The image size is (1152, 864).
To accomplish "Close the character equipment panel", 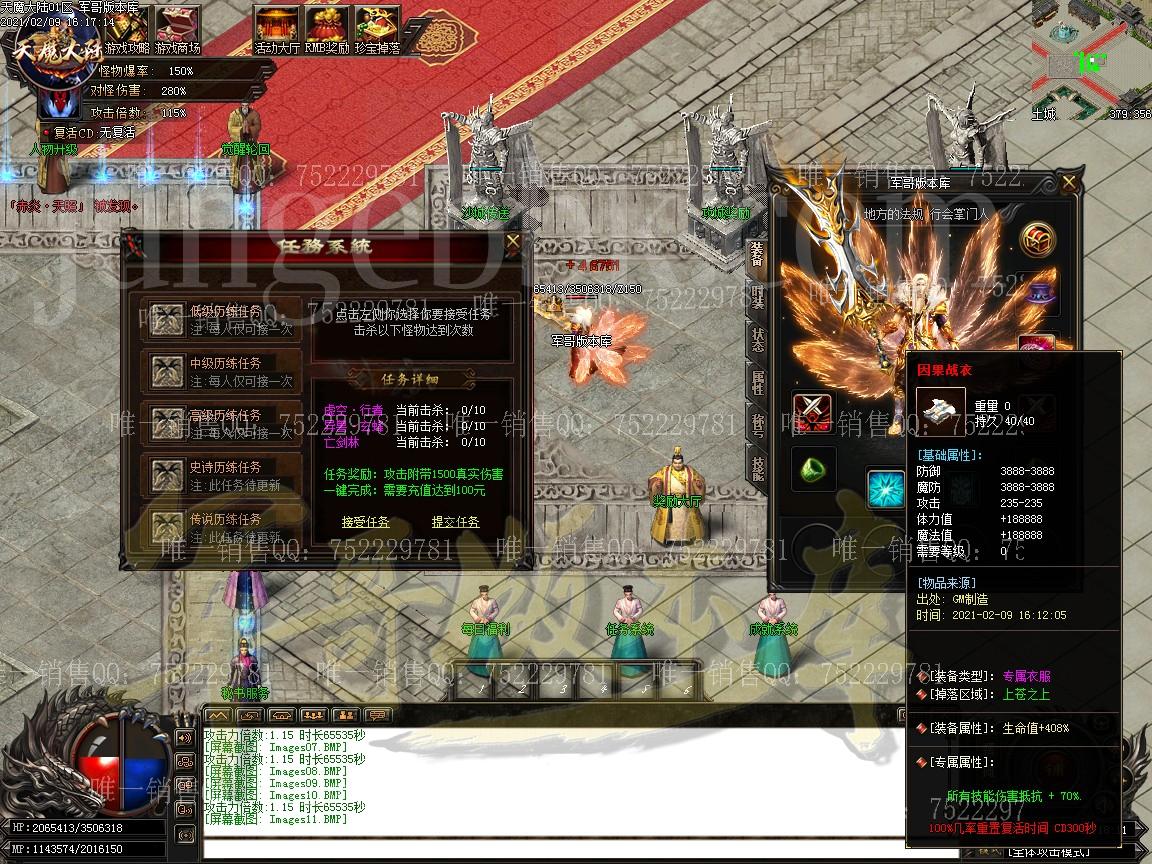I will coord(1069,183).
